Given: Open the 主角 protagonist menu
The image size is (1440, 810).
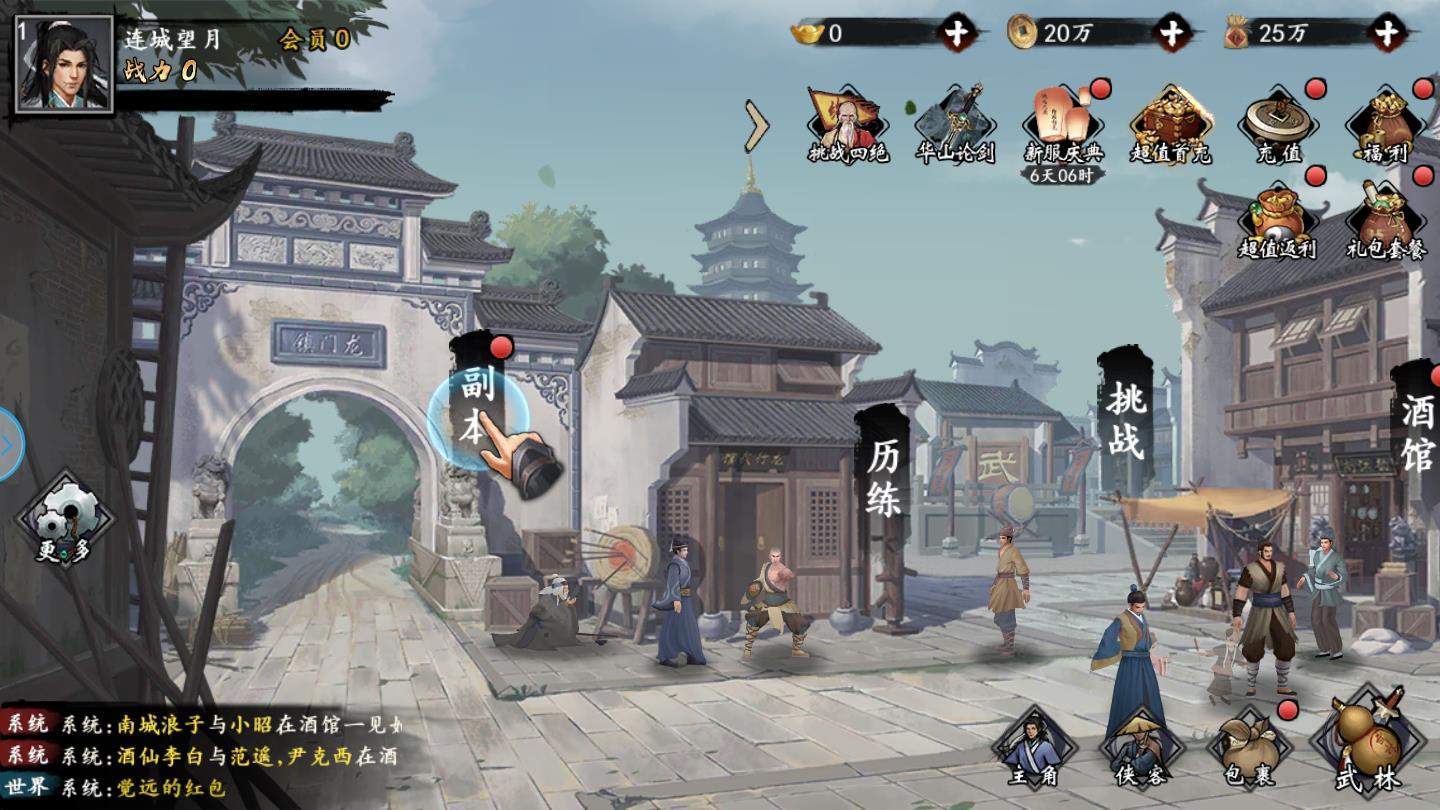Looking at the screenshot, I should click(1034, 750).
